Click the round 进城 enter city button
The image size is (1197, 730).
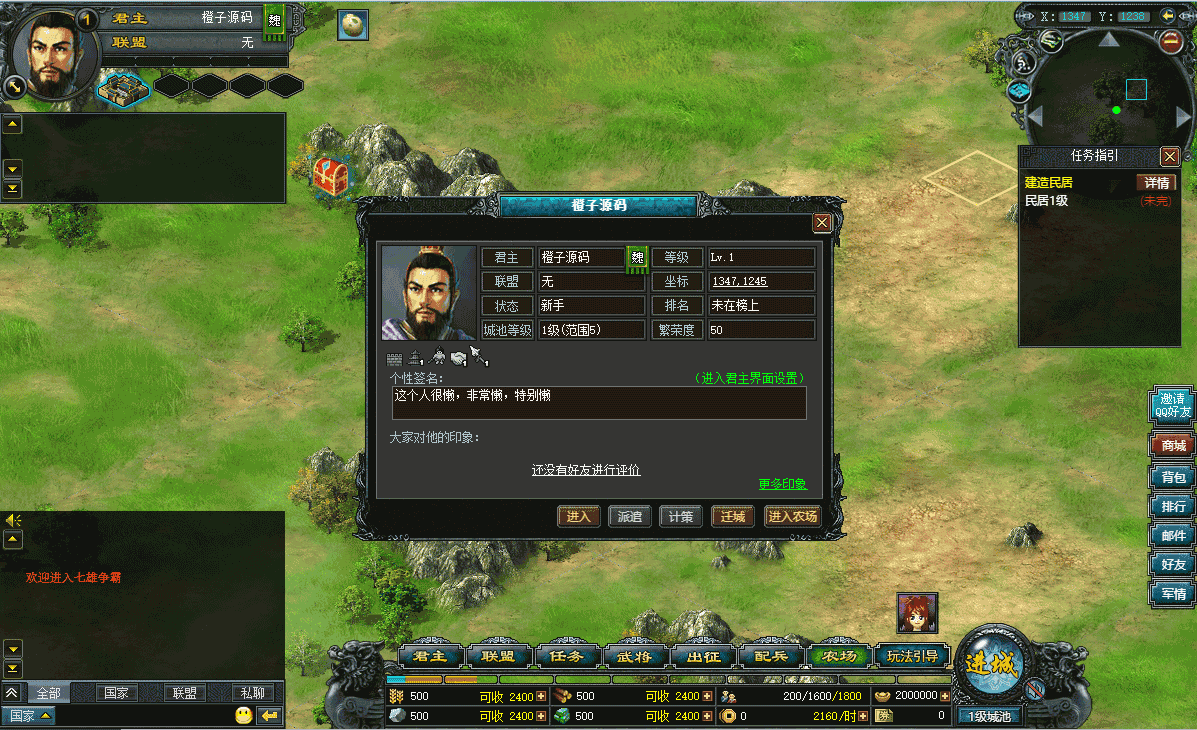992,665
